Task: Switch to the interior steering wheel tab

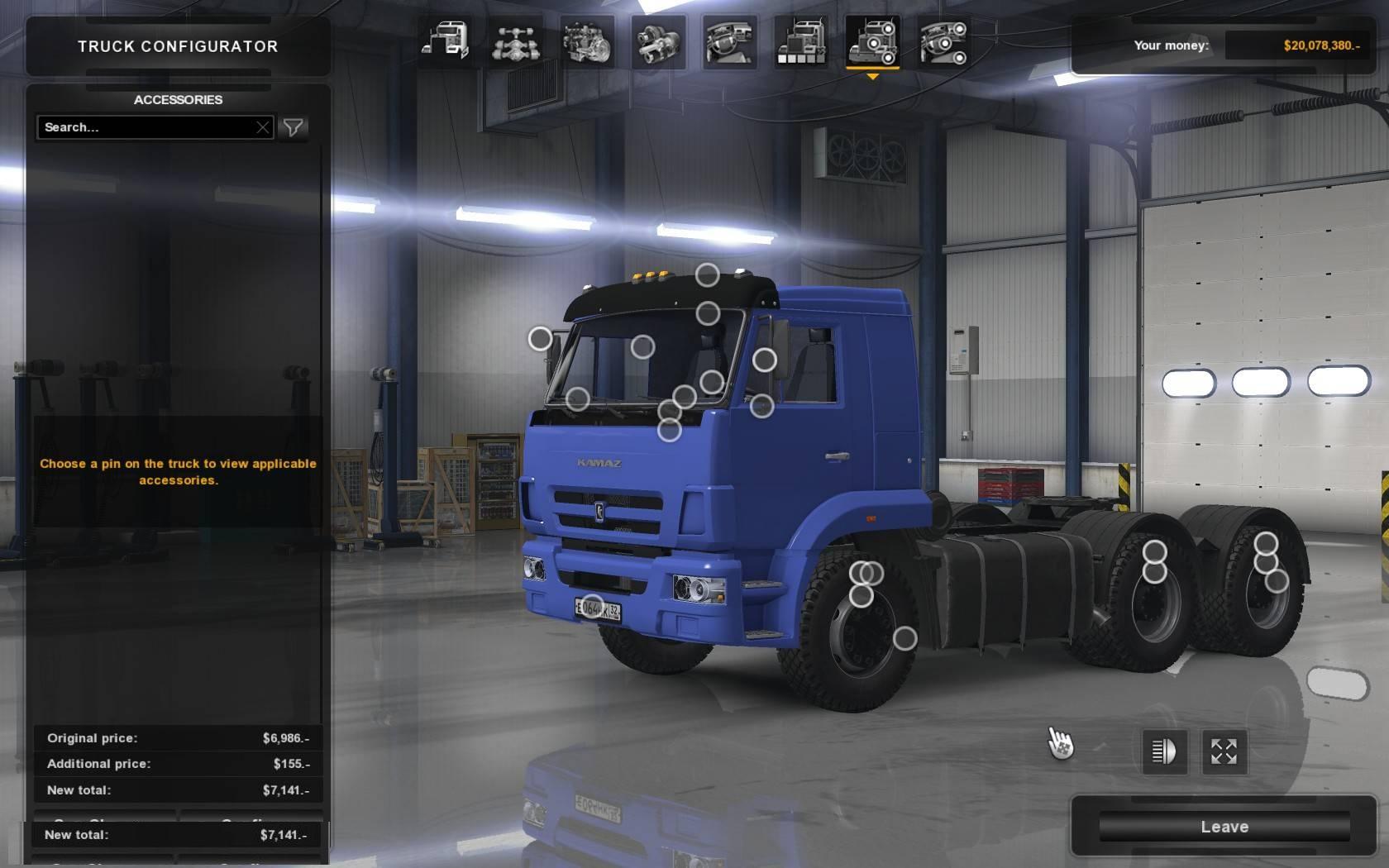Action: (729, 42)
